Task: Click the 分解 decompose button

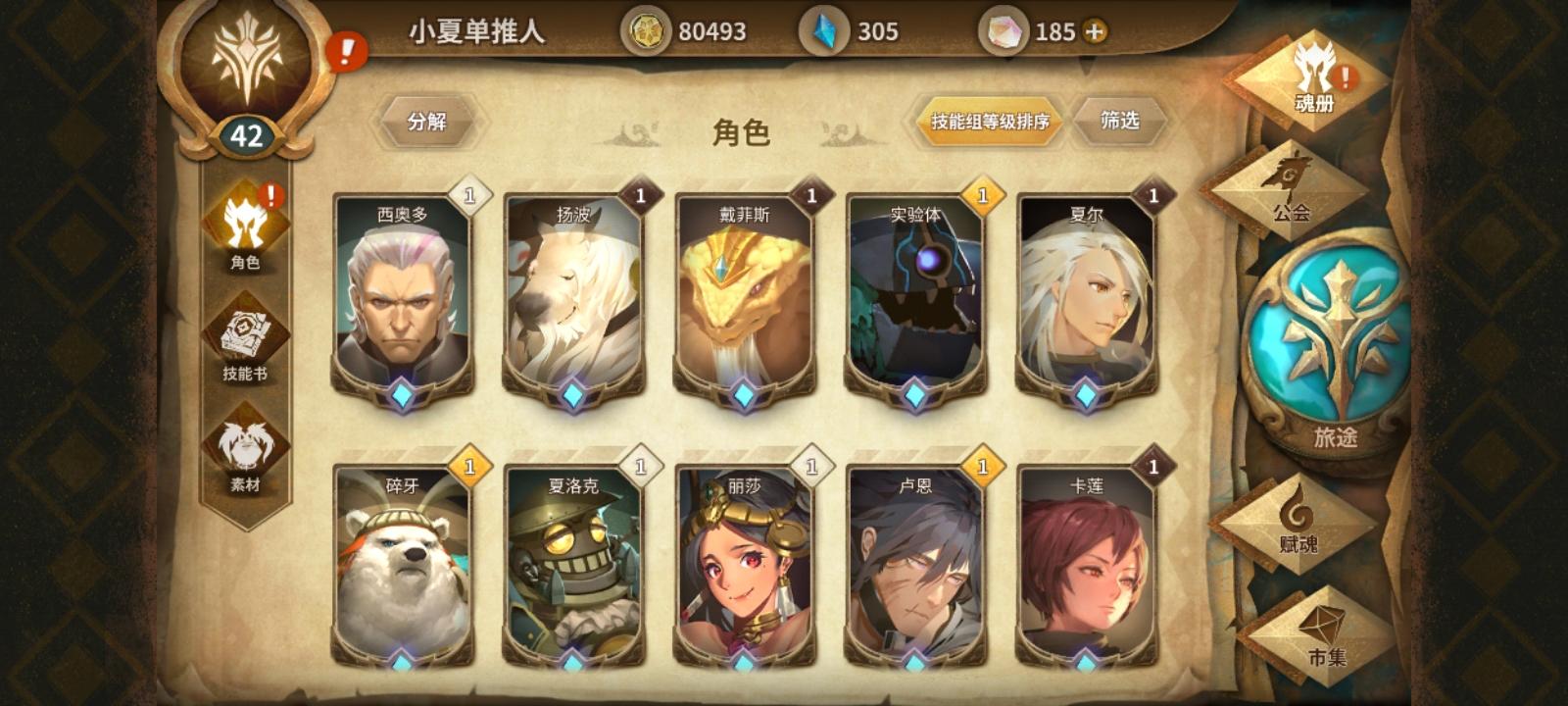Action: pos(427,121)
